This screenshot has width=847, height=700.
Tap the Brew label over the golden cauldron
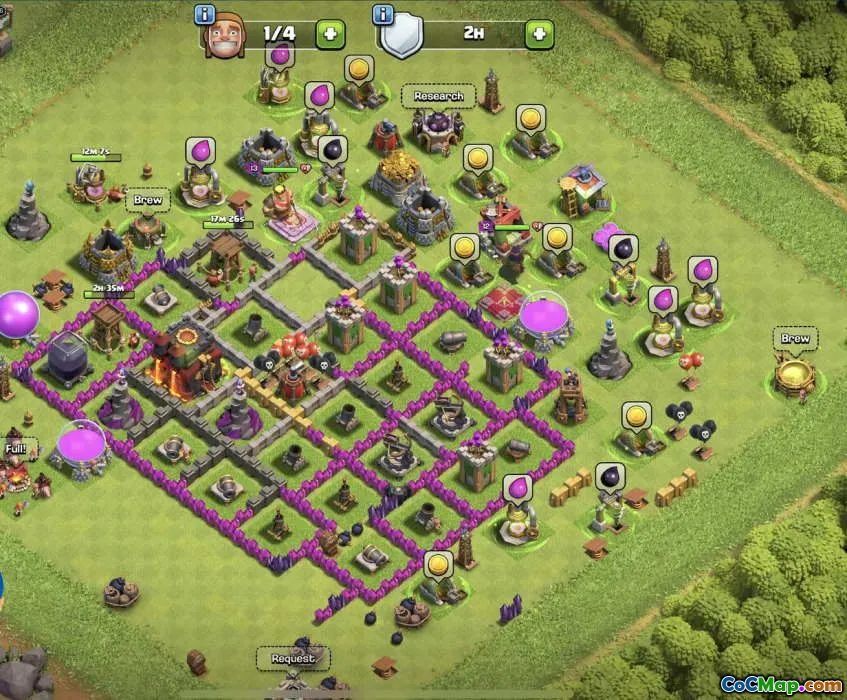(795, 339)
